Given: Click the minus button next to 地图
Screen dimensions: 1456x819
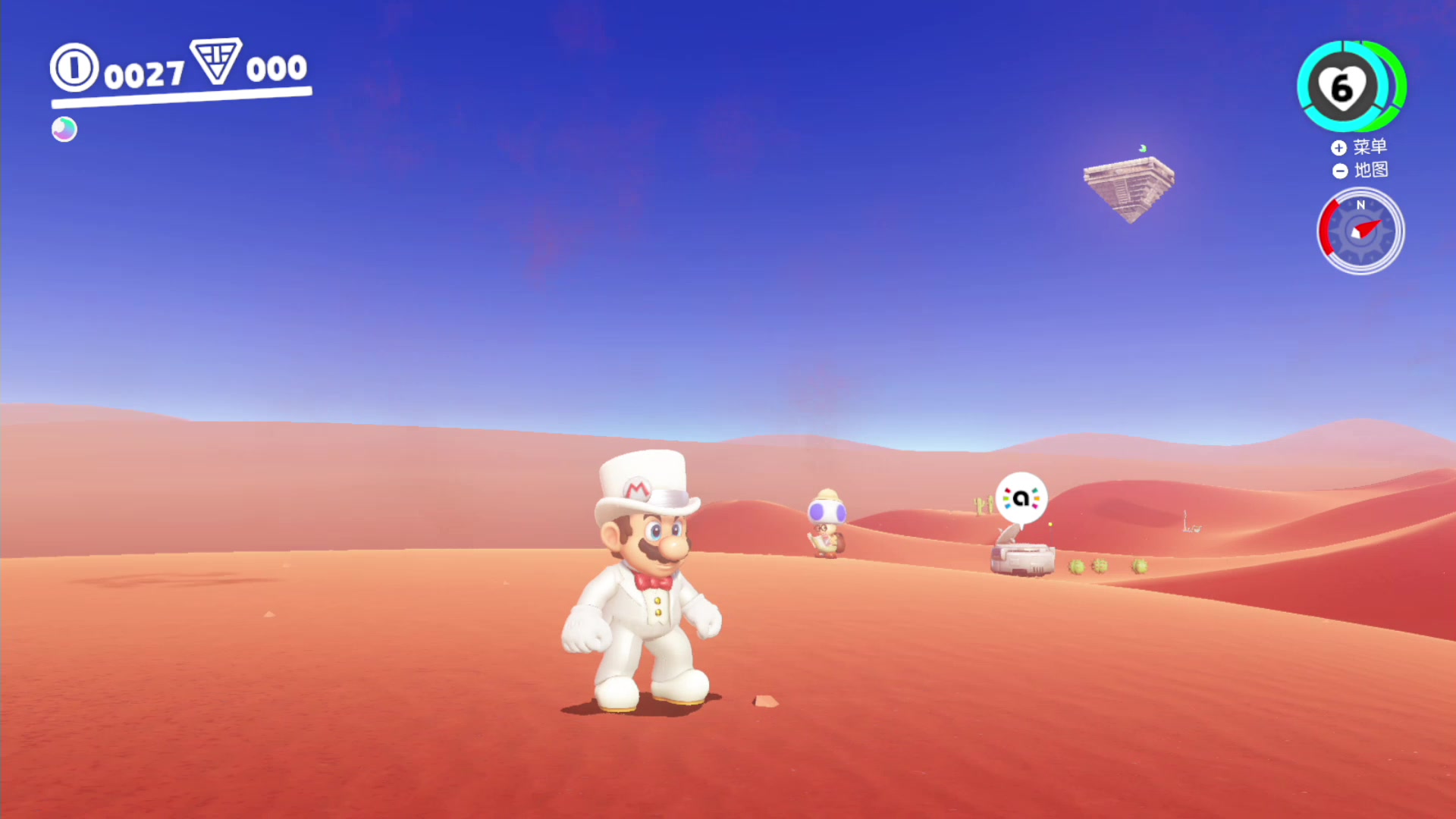Looking at the screenshot, I should (1339, 171).
